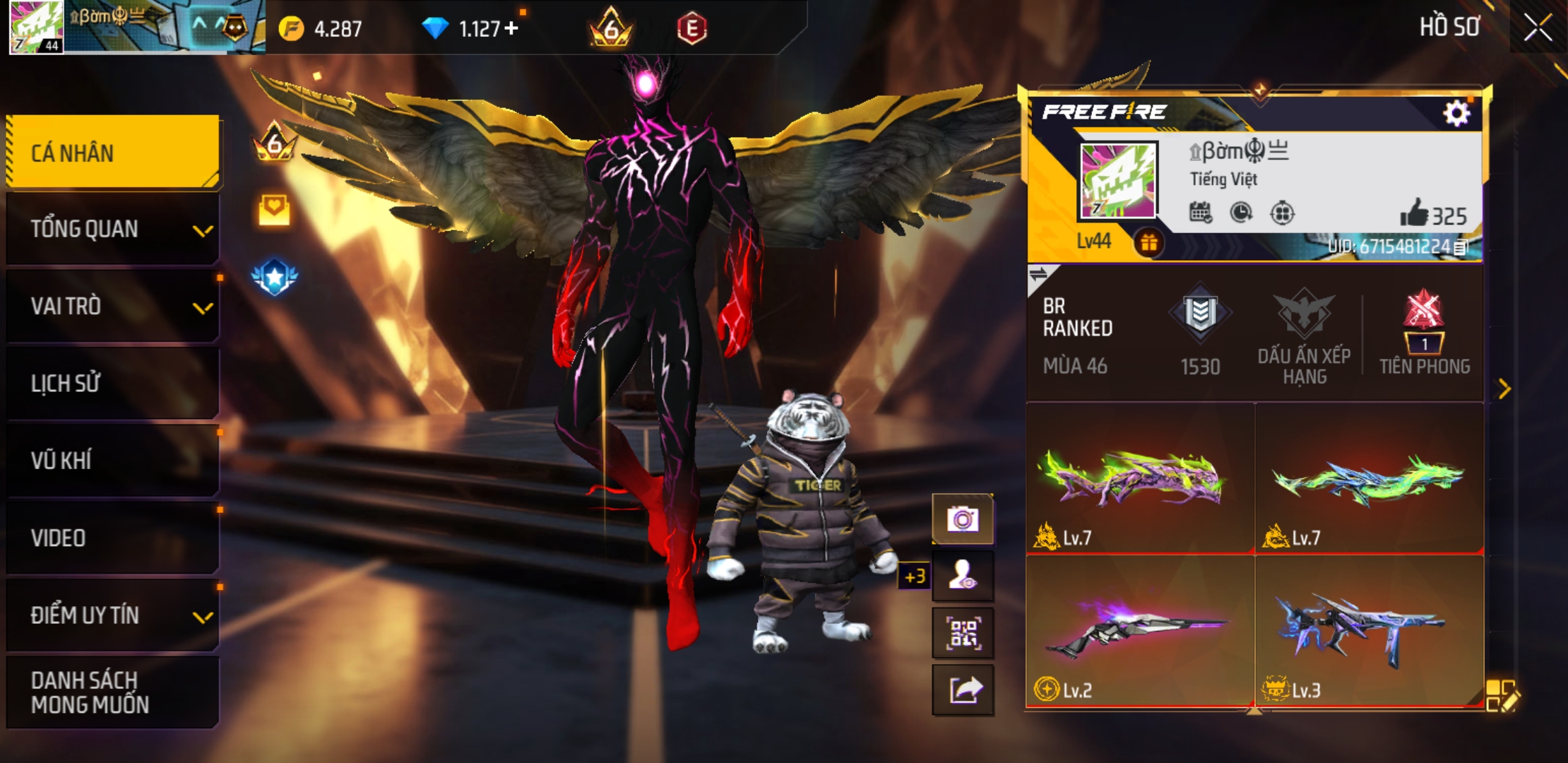Switch to the LỊCH SỬ tab
1568x763 pixels.
point(113,384)
